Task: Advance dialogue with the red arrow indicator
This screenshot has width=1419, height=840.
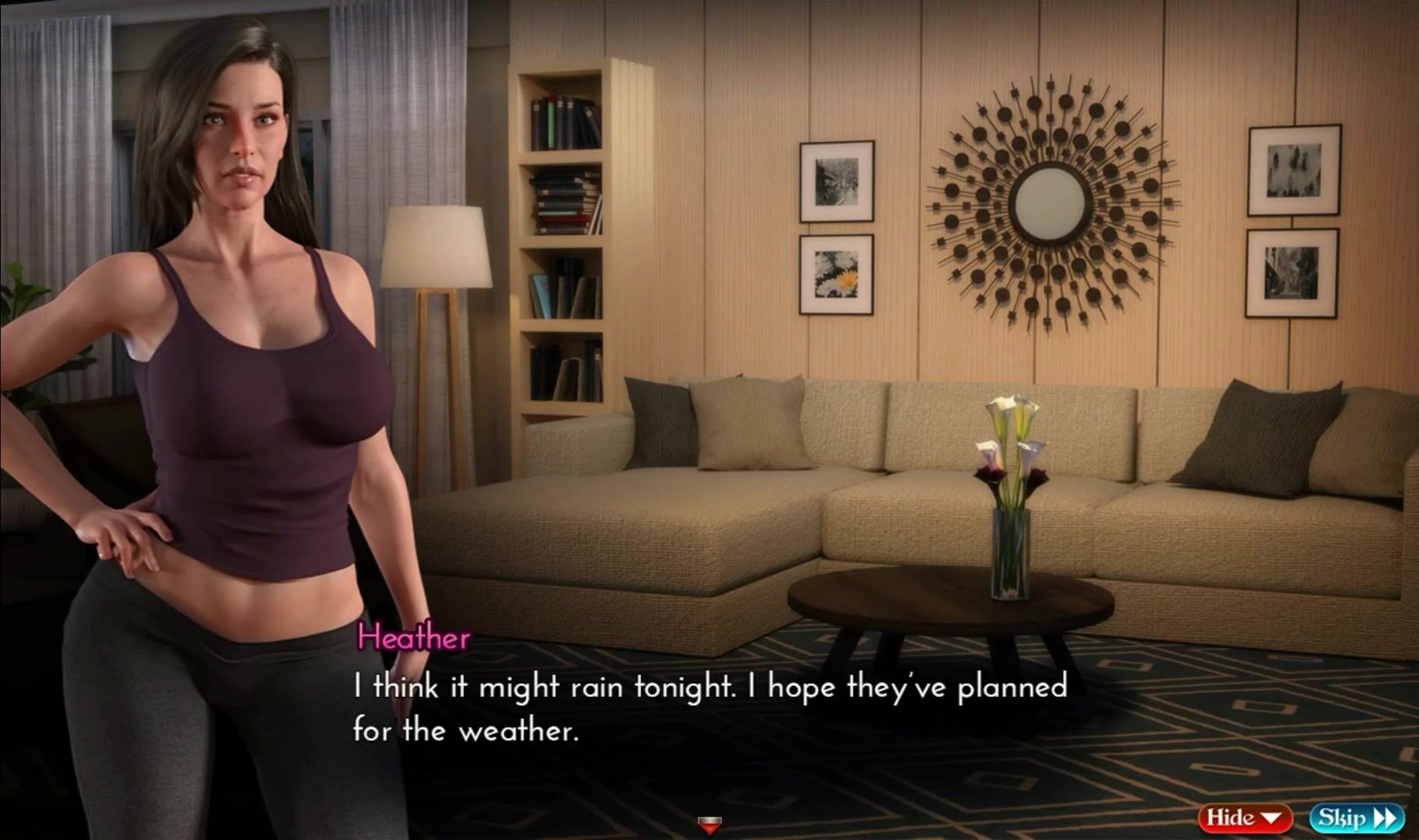Action: point(709,824)
